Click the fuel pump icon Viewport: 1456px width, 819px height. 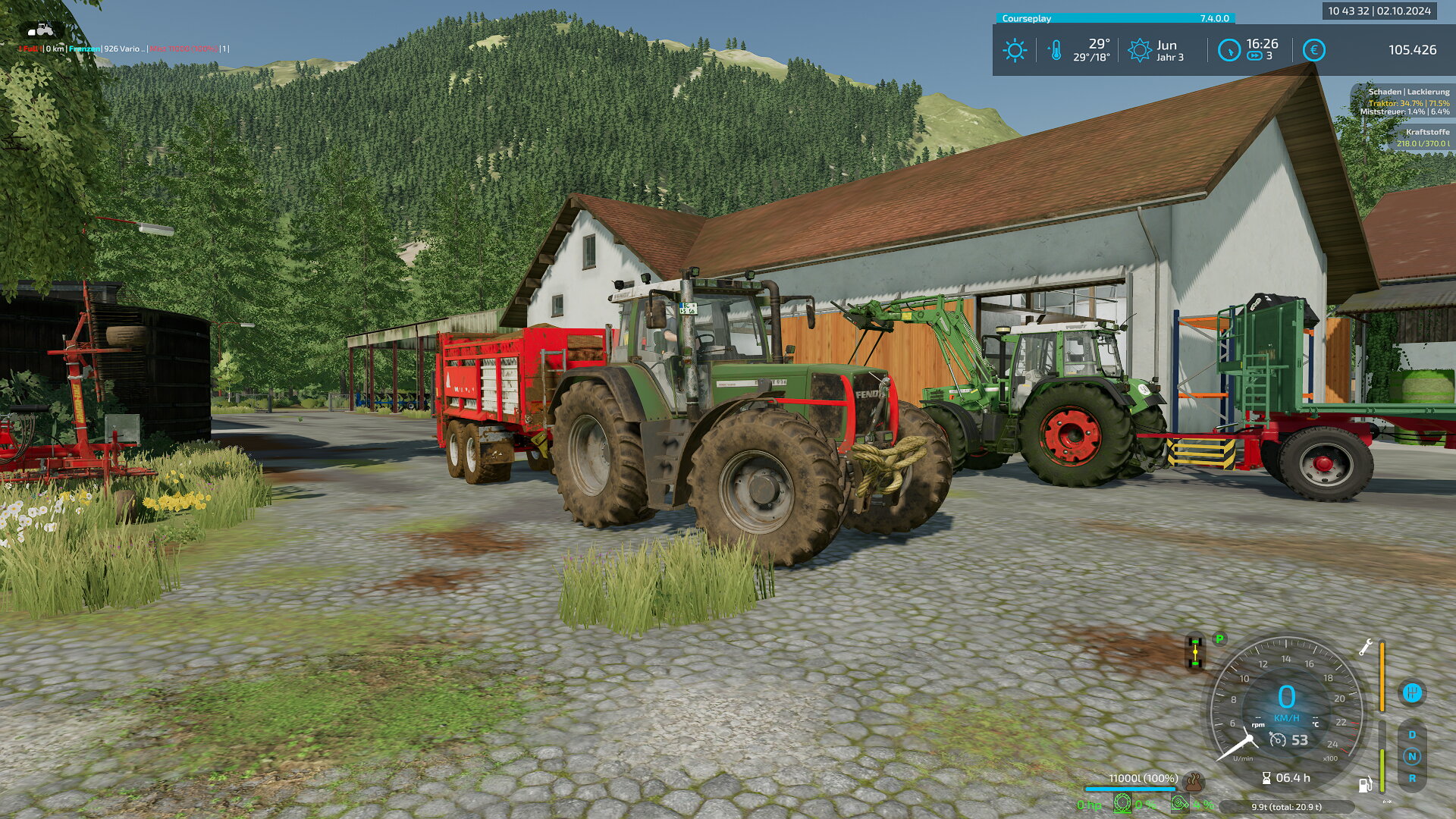coord(1364,785)
